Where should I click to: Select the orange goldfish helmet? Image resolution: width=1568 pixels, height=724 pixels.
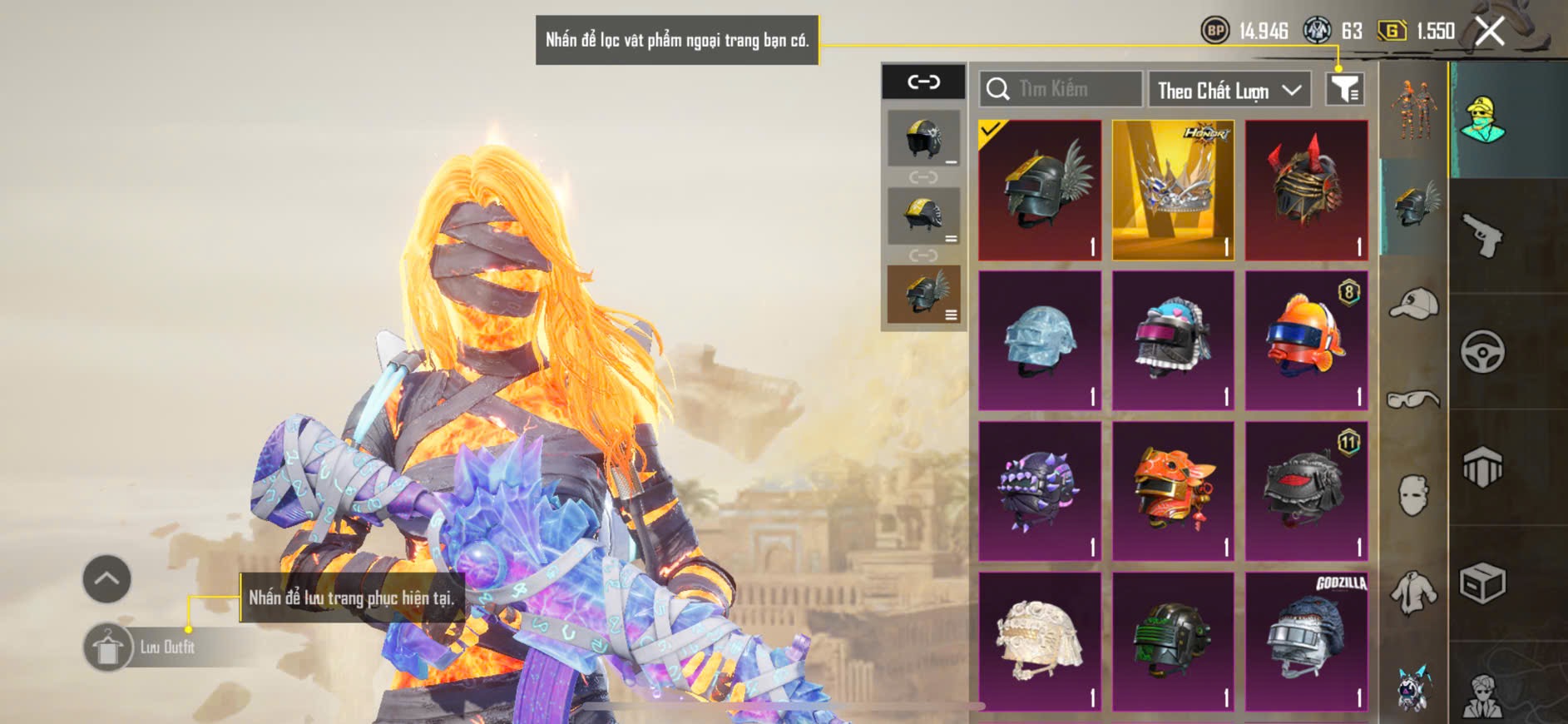1306,340
